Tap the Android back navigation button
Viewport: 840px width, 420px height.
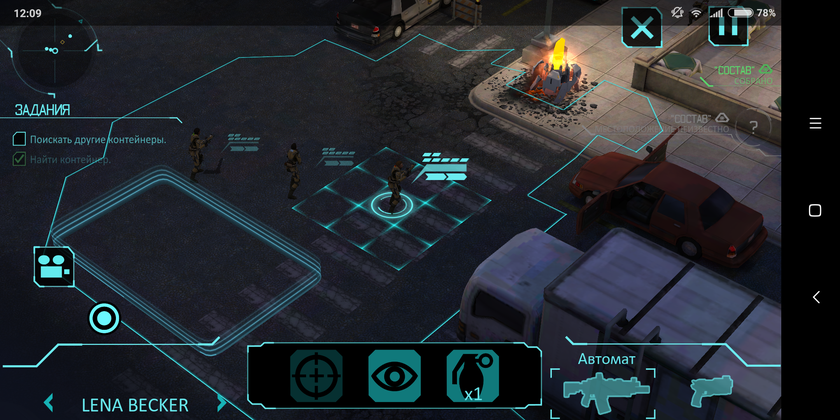coord(814,297)
